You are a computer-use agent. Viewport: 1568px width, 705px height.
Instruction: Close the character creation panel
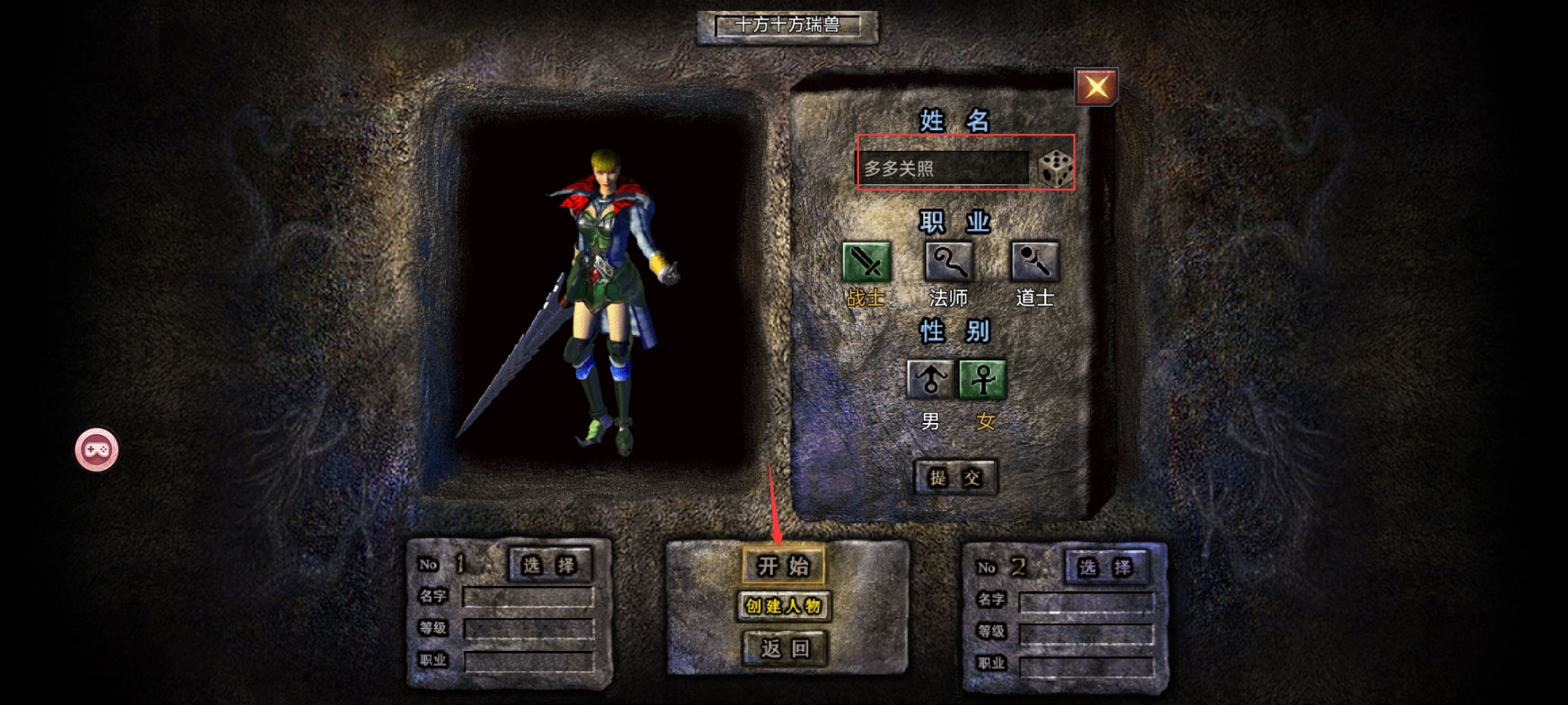coord(1096,87)
